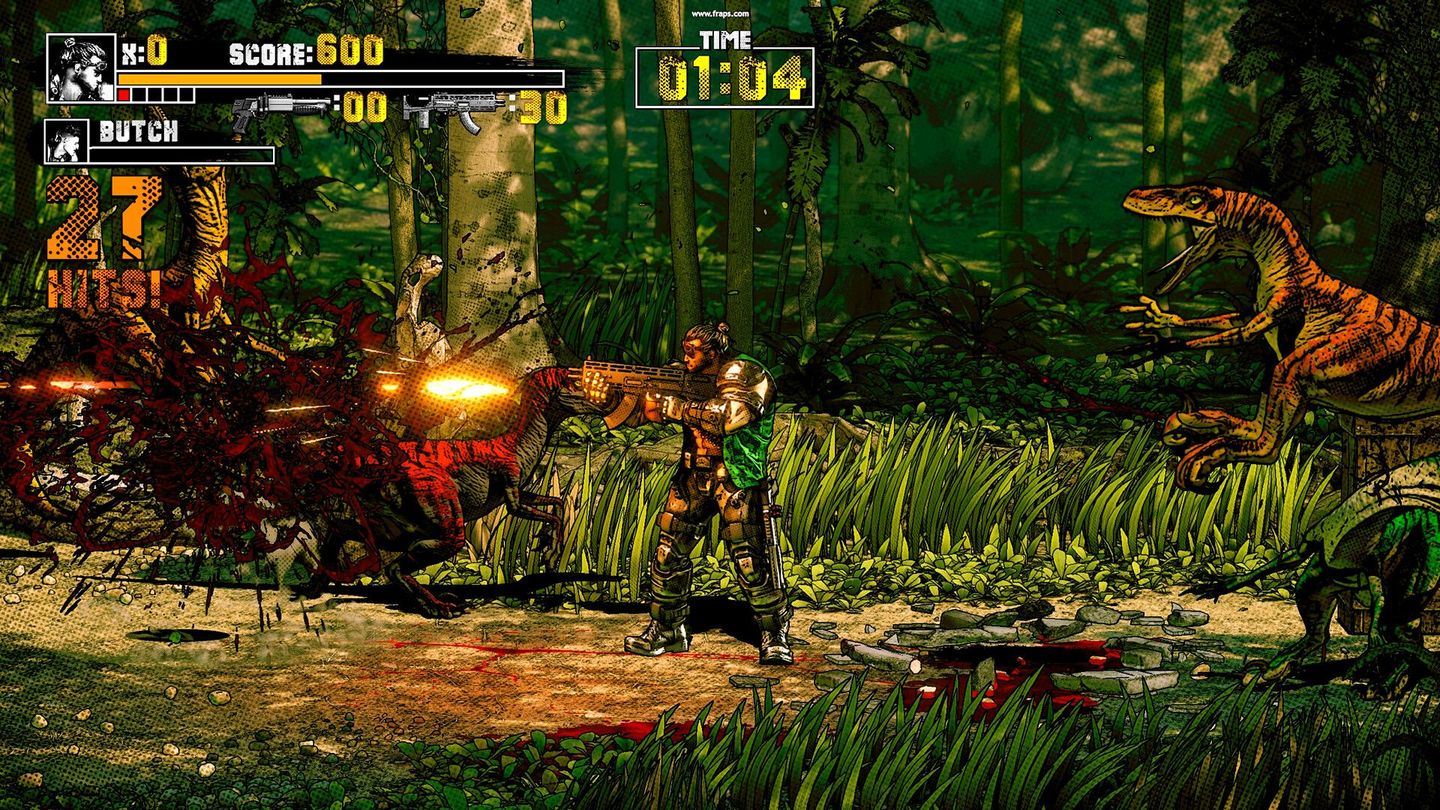This screenshot has width=1440, height=810.
Task: Toggle the first red grenade slot square
Action: coord(123,95)
